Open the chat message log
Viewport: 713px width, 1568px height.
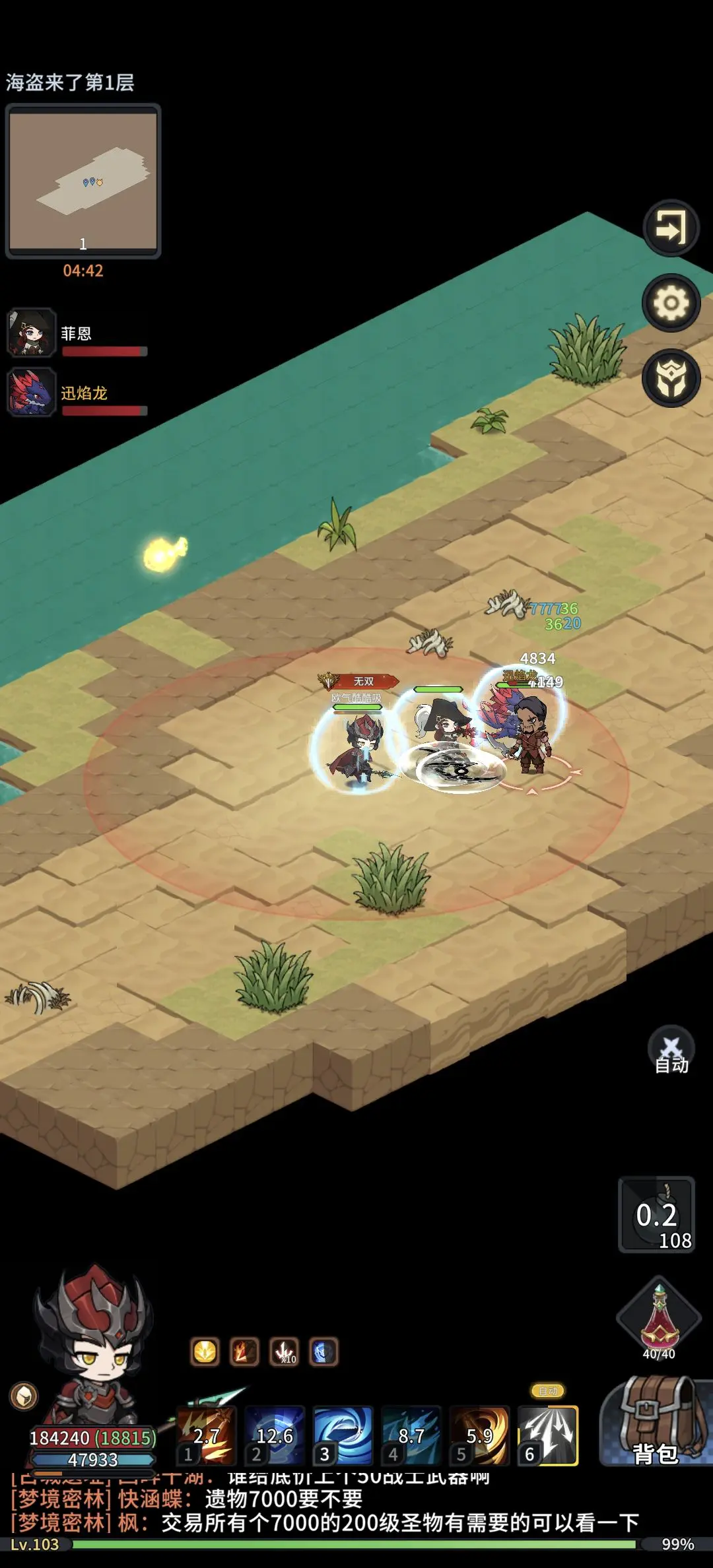(x=330, y=1510)
